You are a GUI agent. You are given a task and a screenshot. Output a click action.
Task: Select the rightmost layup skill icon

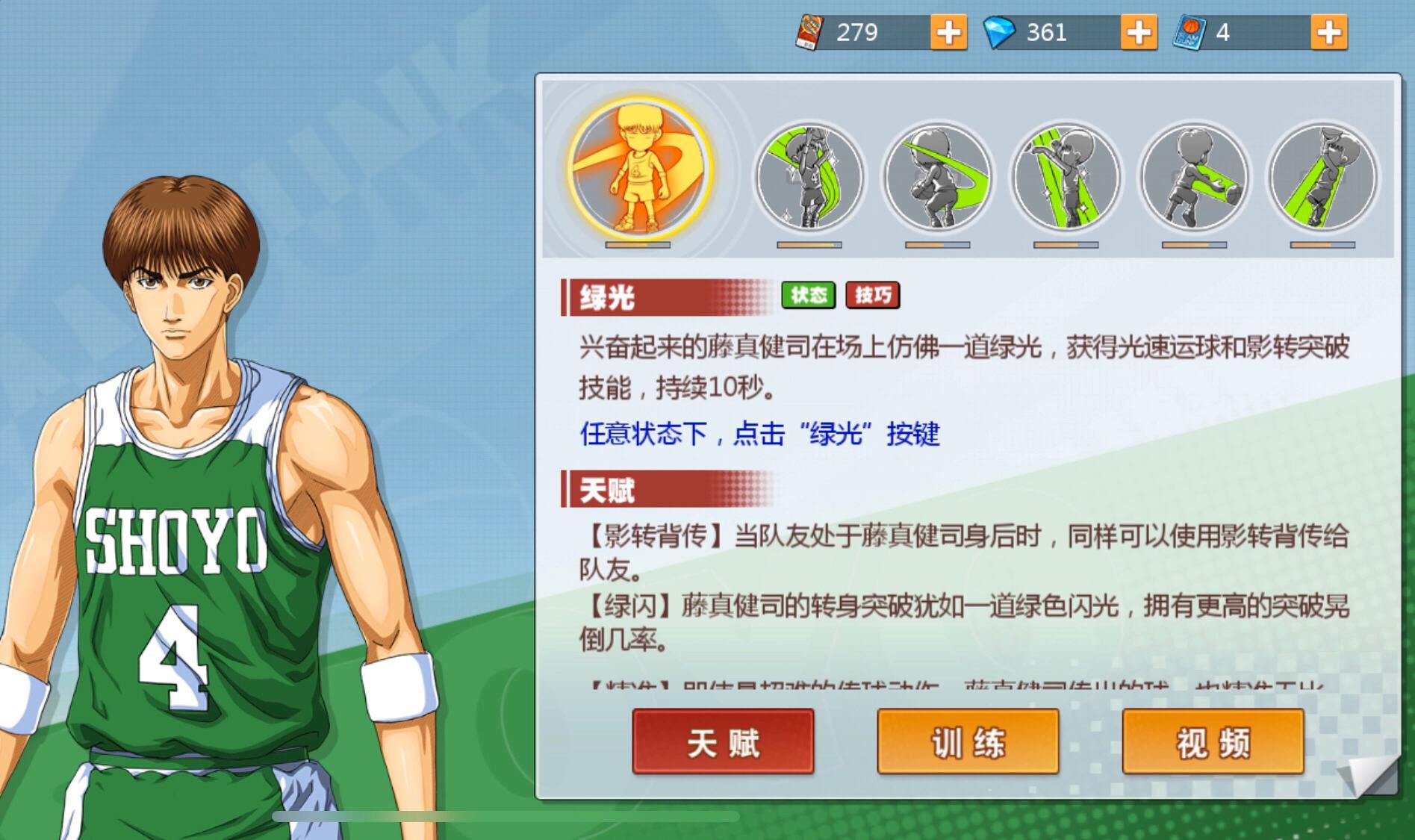tap(1322, 178)
